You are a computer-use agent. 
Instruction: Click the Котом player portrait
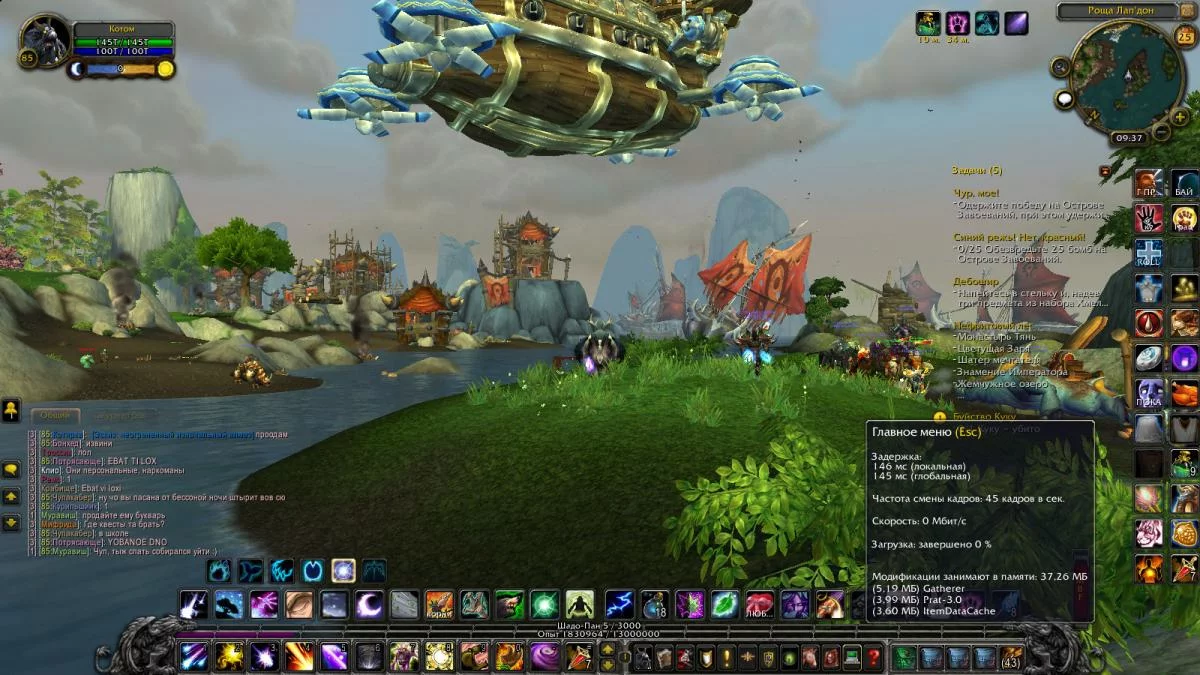[45, 39]
